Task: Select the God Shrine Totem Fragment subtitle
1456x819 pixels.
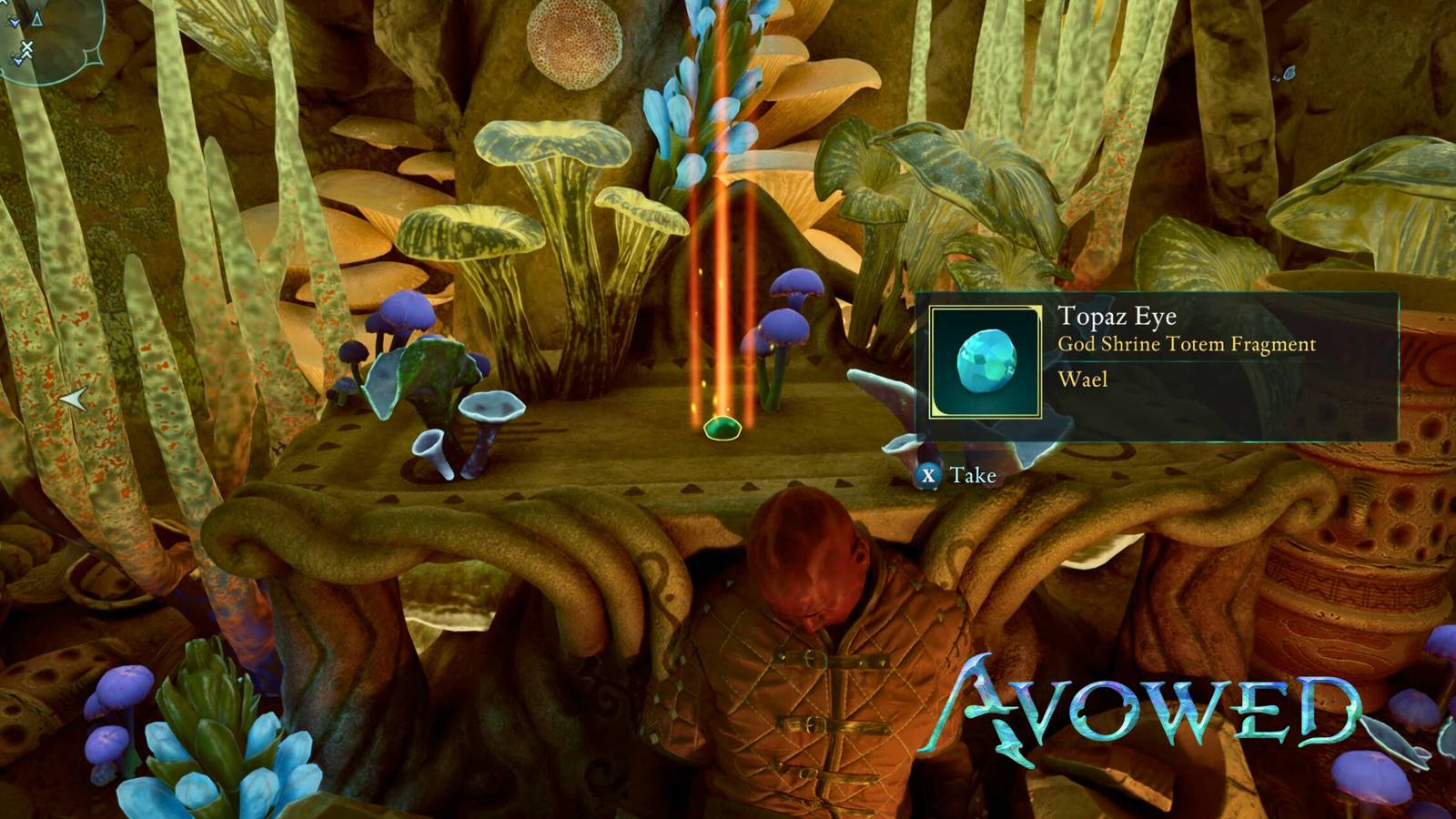Action: coord(1188,345)
